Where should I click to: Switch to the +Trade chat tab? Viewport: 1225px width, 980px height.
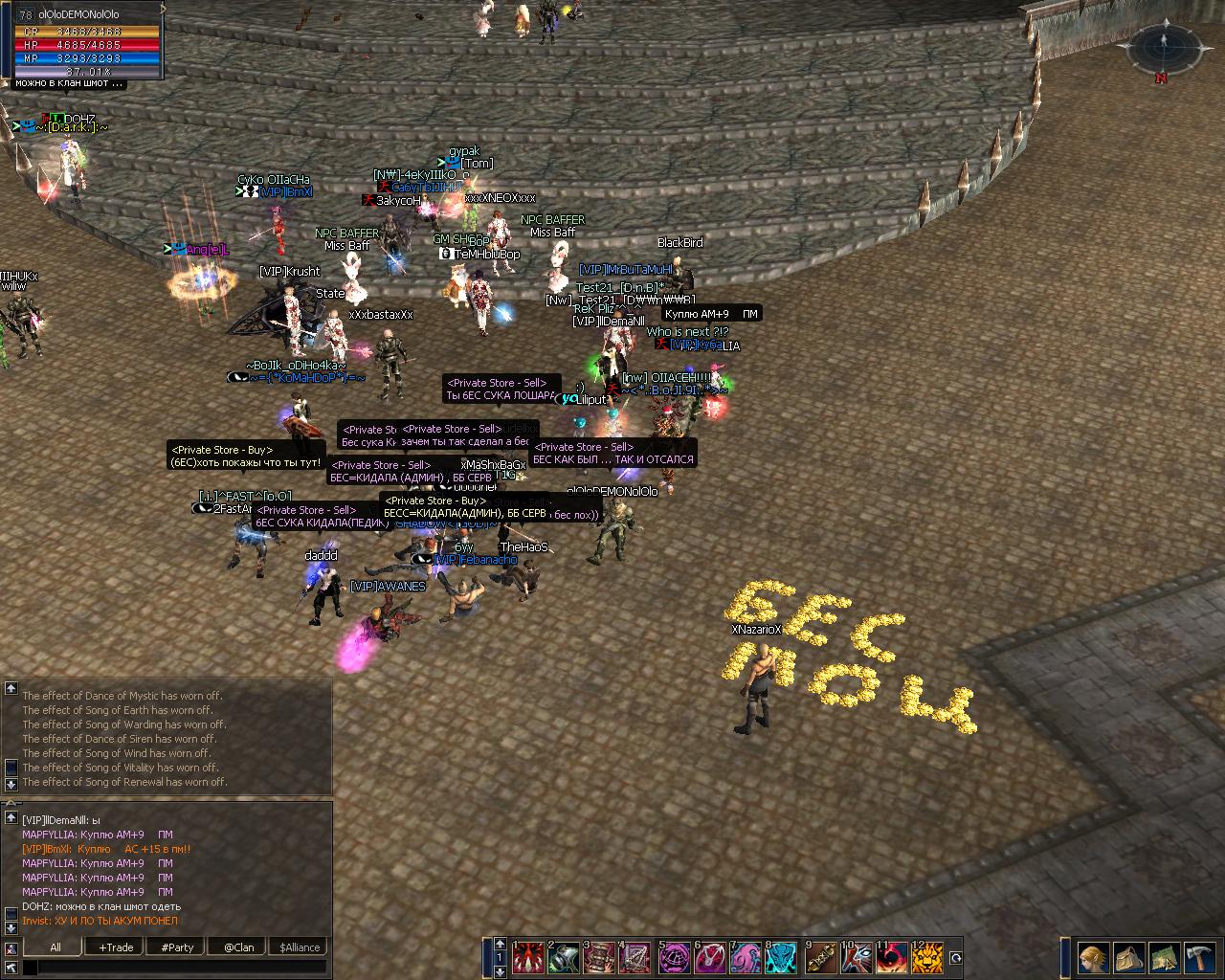pyautogui.click(x=116, y=947)
